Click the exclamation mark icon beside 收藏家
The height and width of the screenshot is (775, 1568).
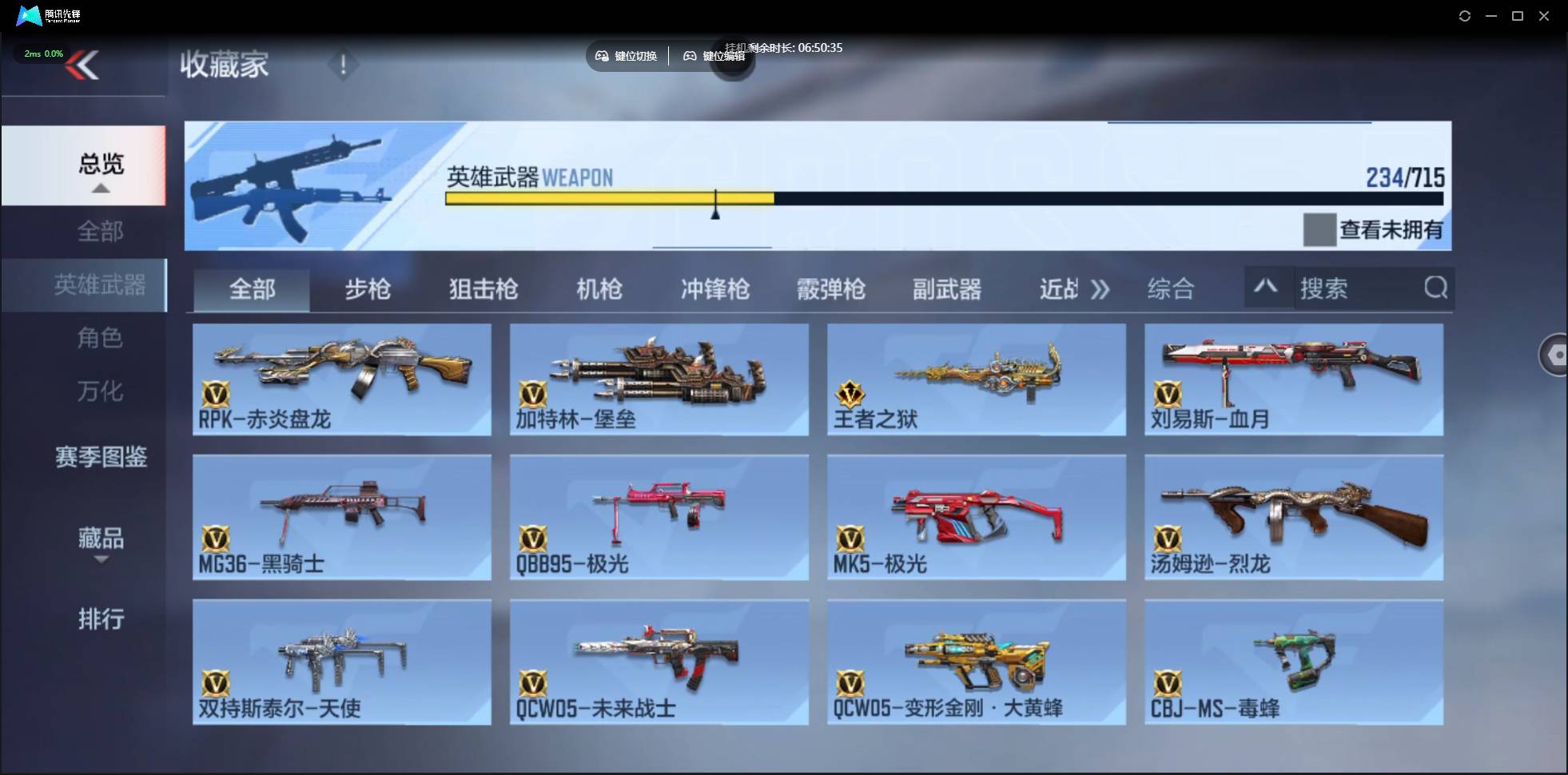tap(344, 65)
